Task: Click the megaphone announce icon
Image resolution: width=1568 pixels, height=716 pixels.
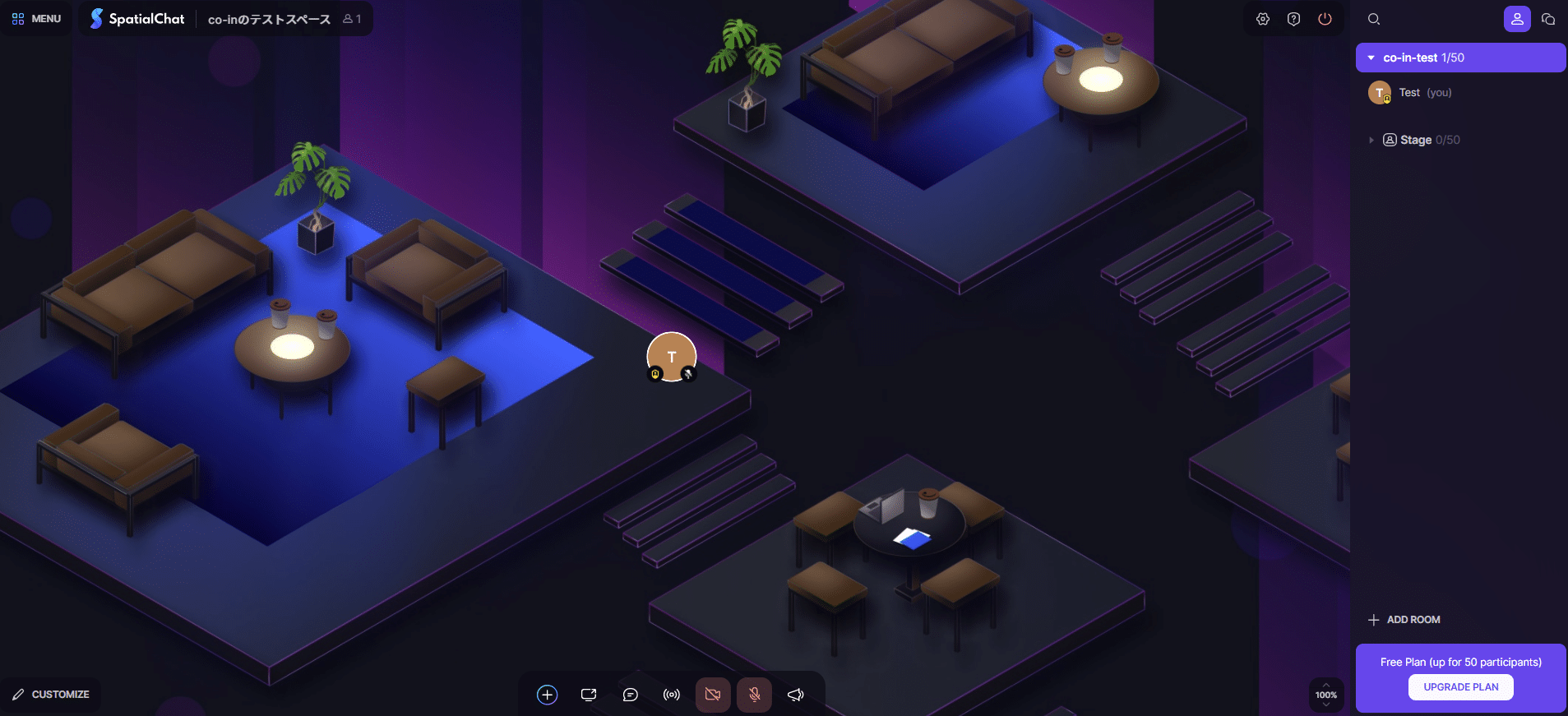Action: coord(795,695)
